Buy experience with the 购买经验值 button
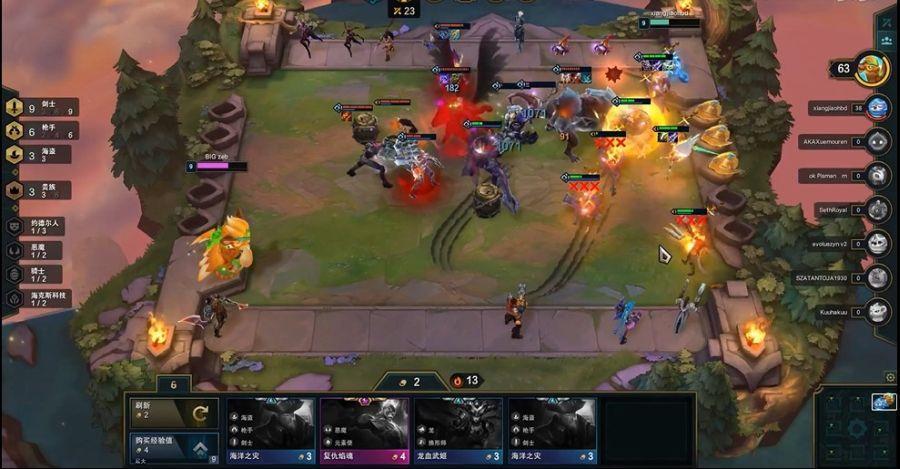 173,445
